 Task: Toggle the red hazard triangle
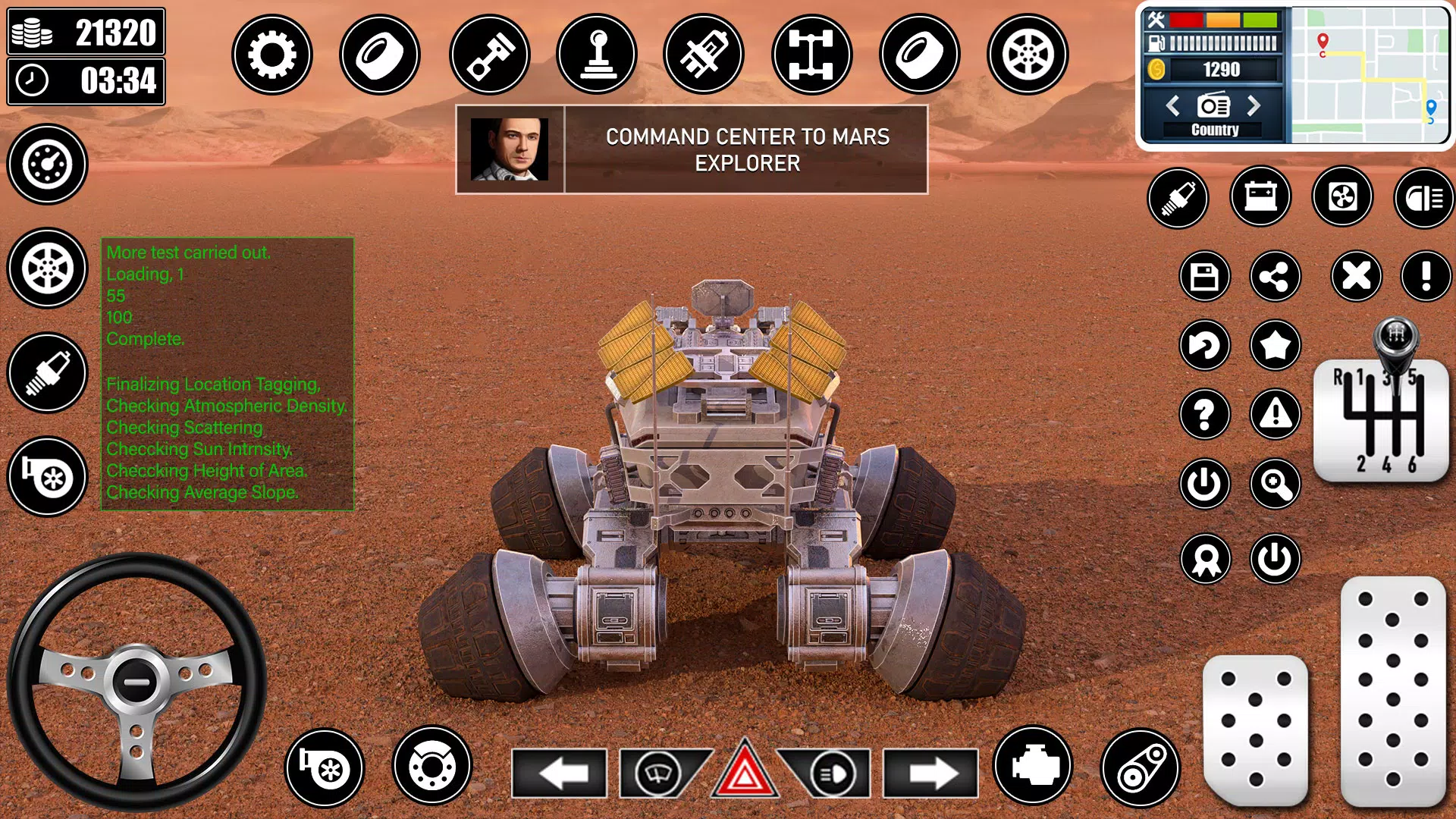click(745, 773)
